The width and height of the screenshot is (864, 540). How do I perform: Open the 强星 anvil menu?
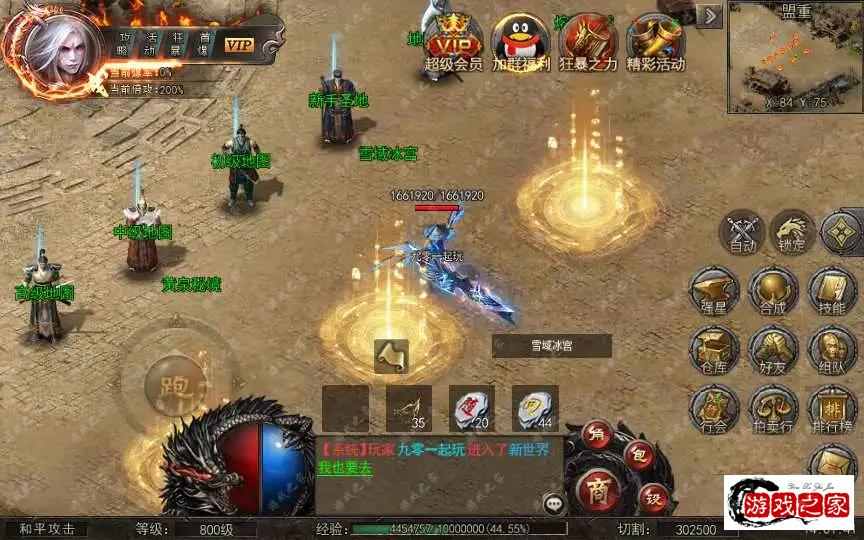click(x=714, y=290)
